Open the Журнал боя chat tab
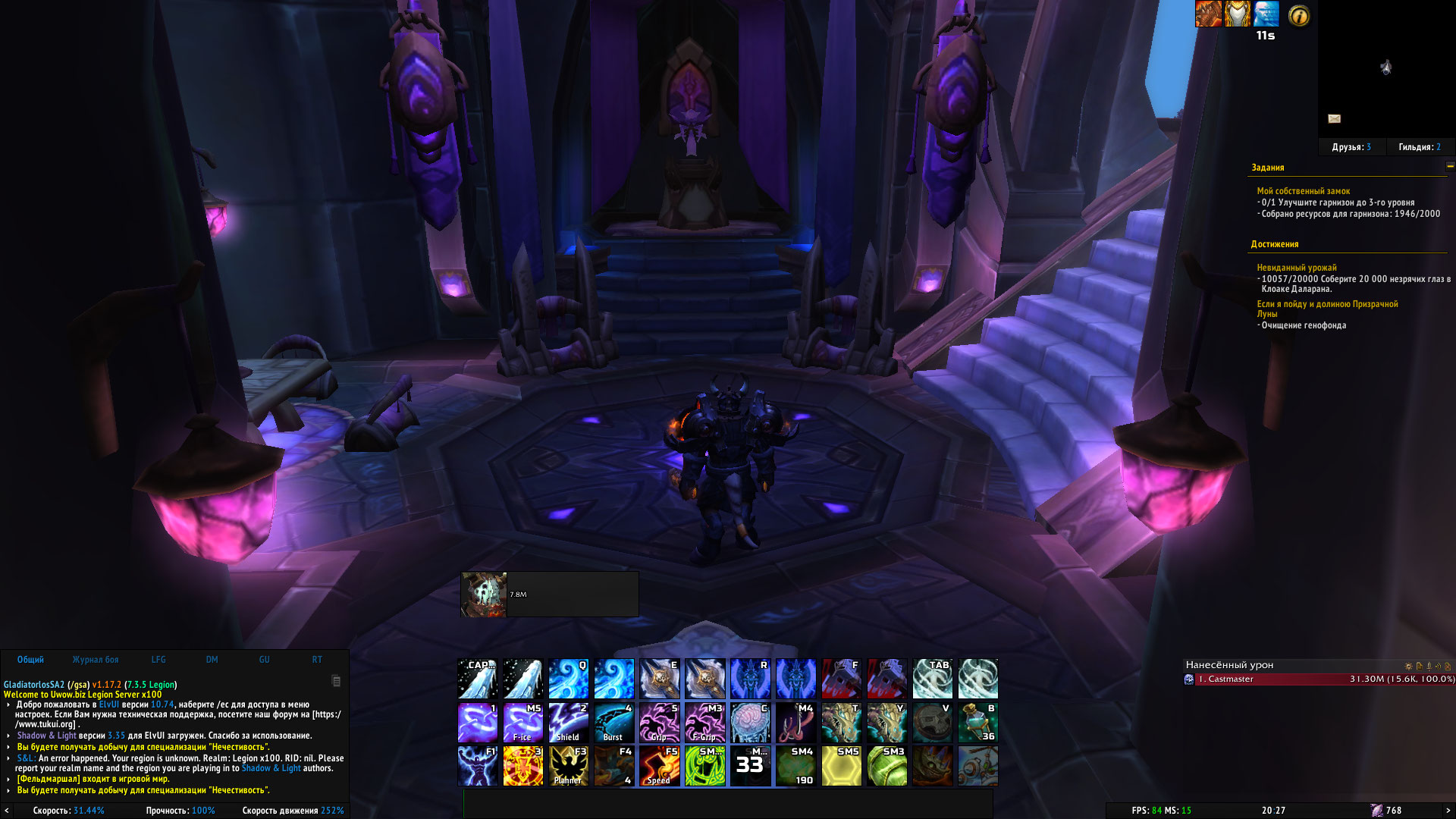 click(96, 660)
